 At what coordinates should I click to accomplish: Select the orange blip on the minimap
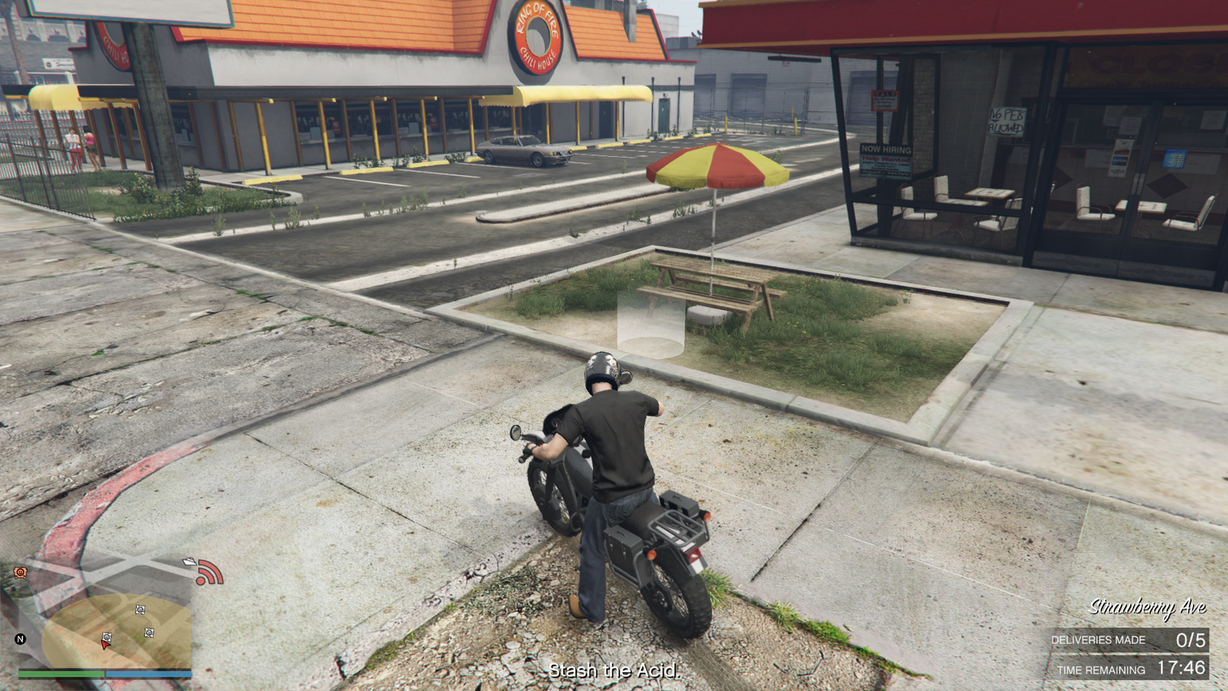point(20,572)
